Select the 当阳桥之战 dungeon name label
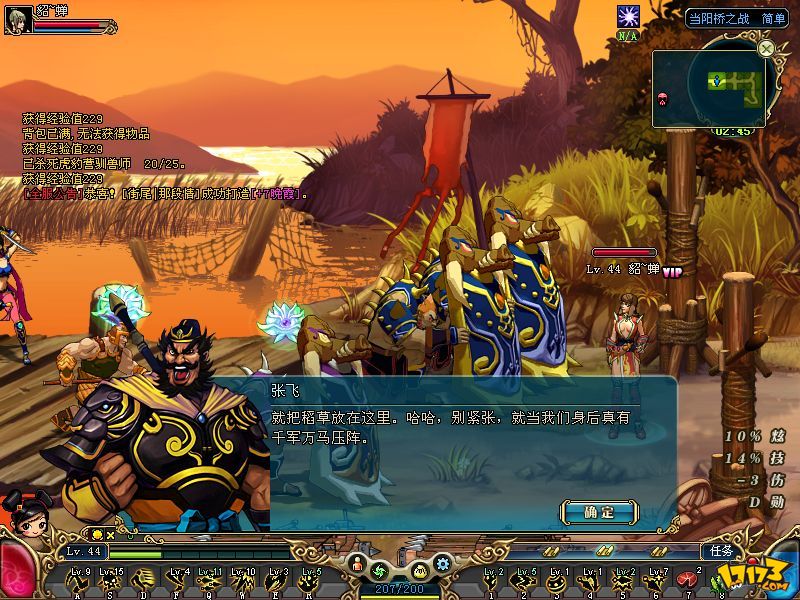This screenshot has width=800, height=600. point(720,18)
